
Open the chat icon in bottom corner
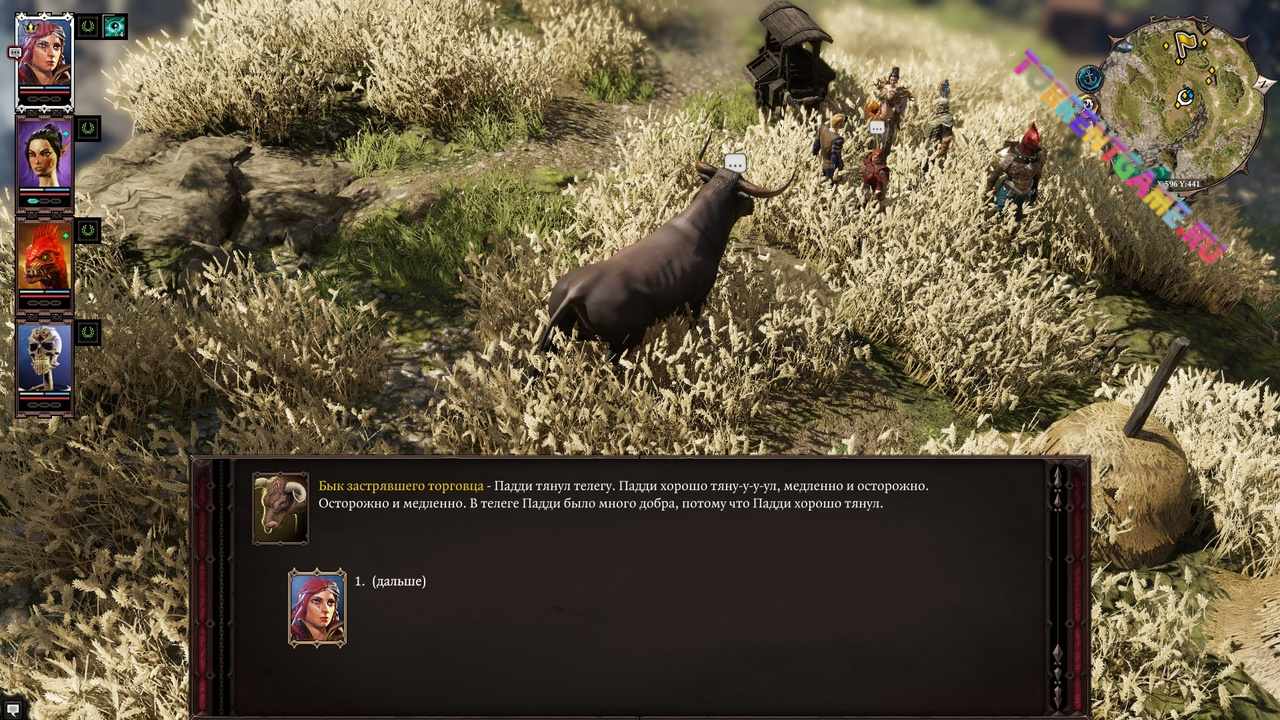click(x=13, y=709)
